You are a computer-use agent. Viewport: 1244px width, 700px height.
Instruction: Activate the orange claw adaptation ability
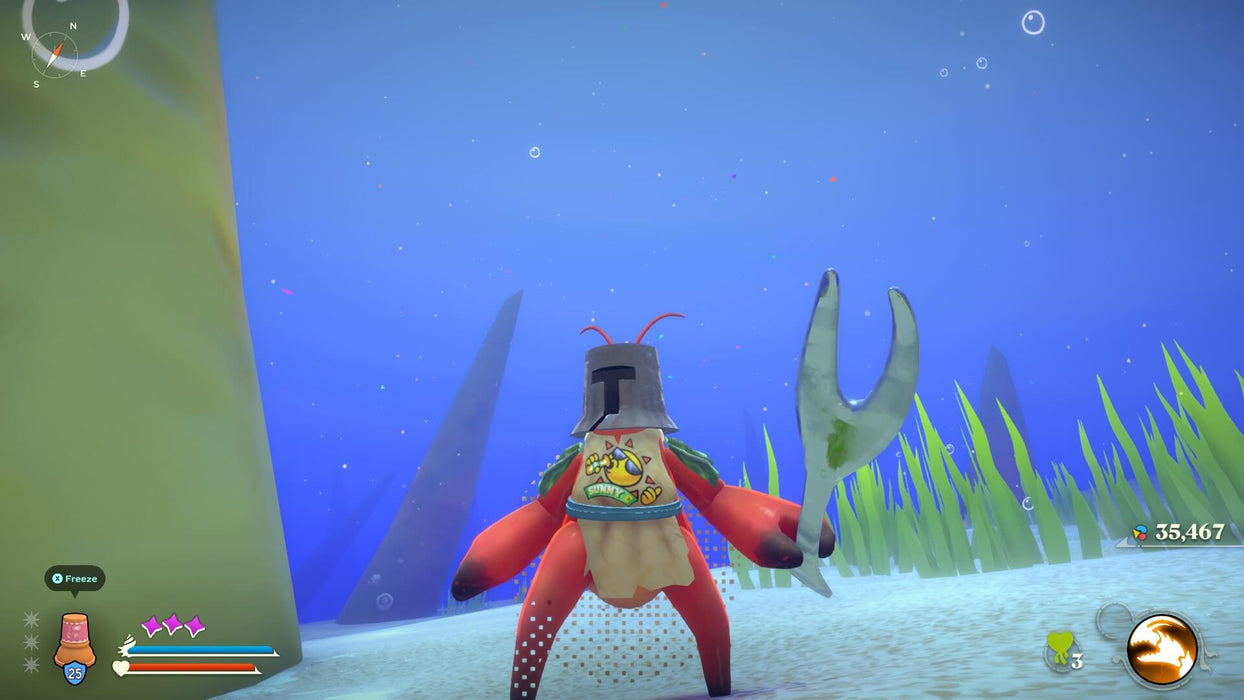1162,649
